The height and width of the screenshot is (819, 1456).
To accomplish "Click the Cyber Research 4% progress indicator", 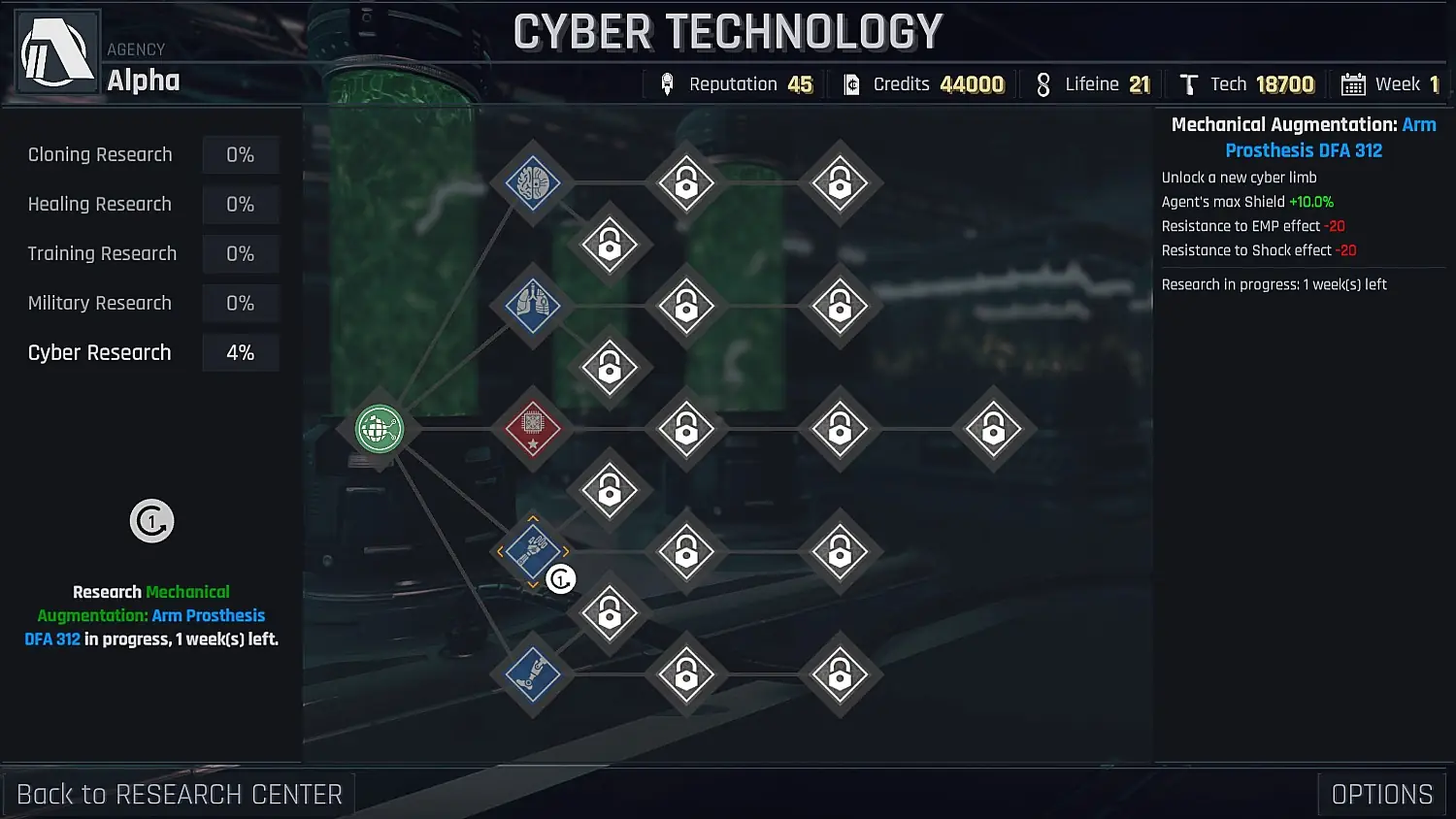I will tap(240, 352).
